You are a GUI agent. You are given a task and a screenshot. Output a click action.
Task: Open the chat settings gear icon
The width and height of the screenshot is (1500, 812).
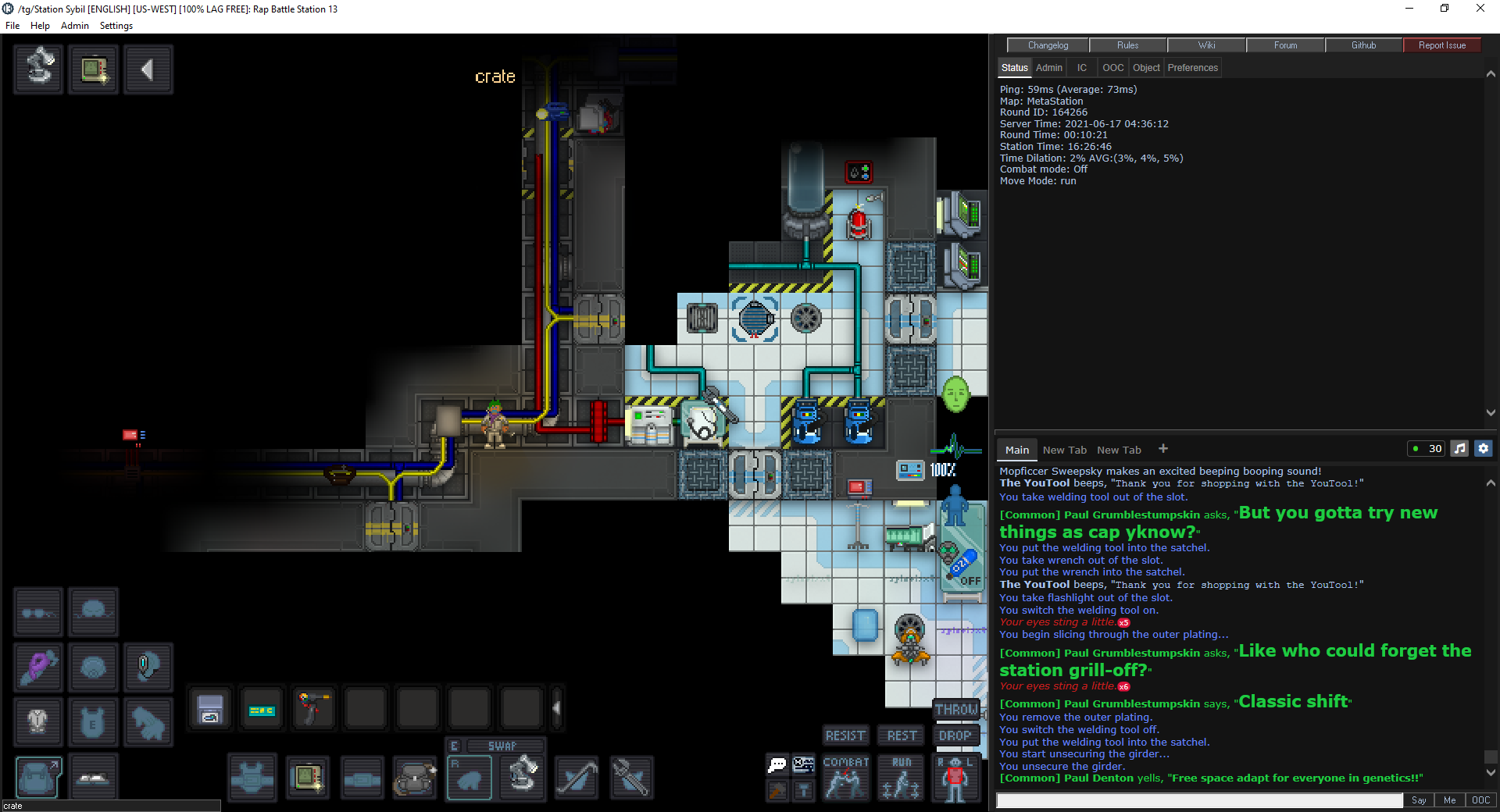tap(1483, 448)
